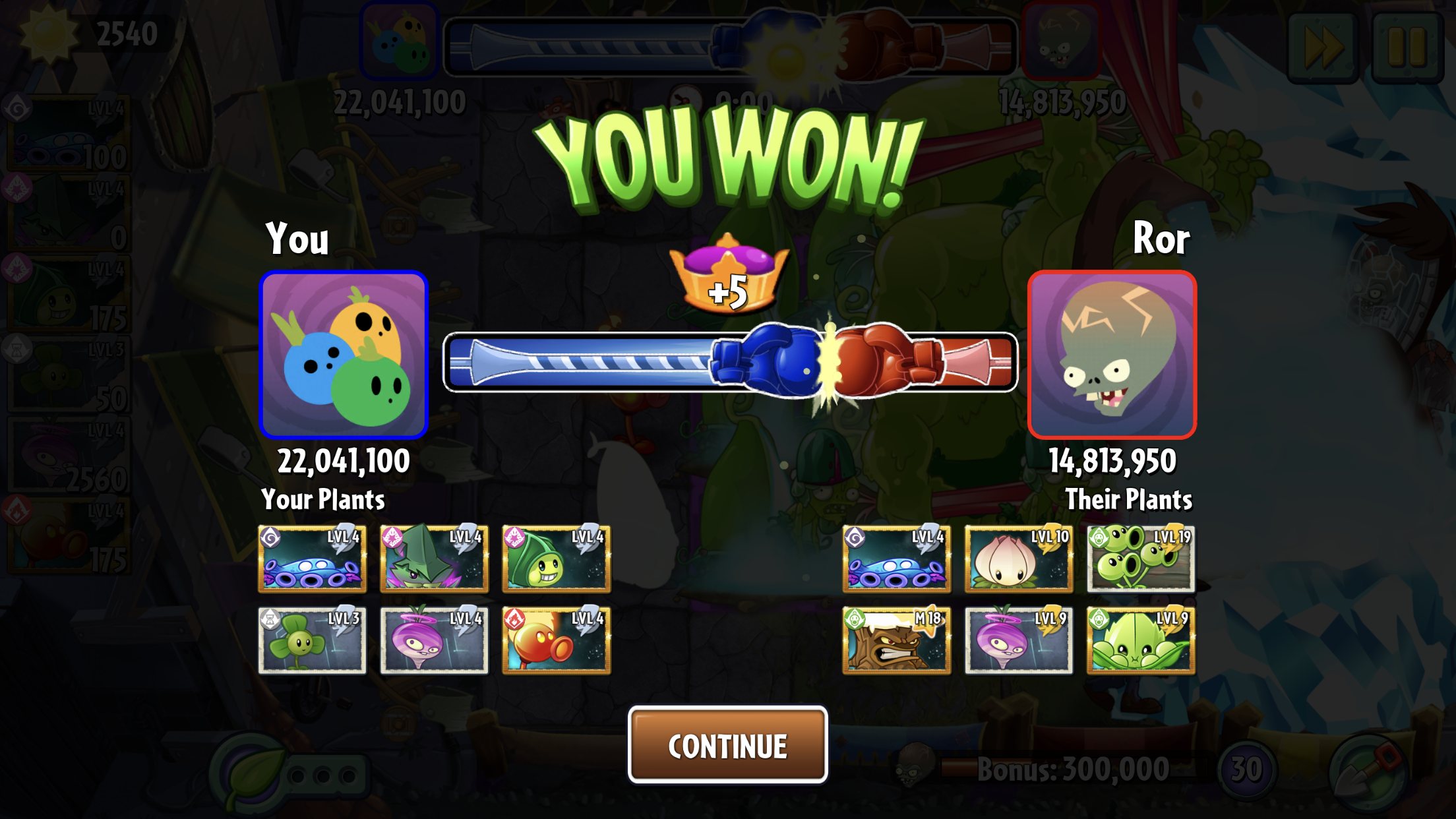Pick your hooded green Dusk Lobber card
The width and height of the screenshot is (1456, 819).
(x=556, y=559)
